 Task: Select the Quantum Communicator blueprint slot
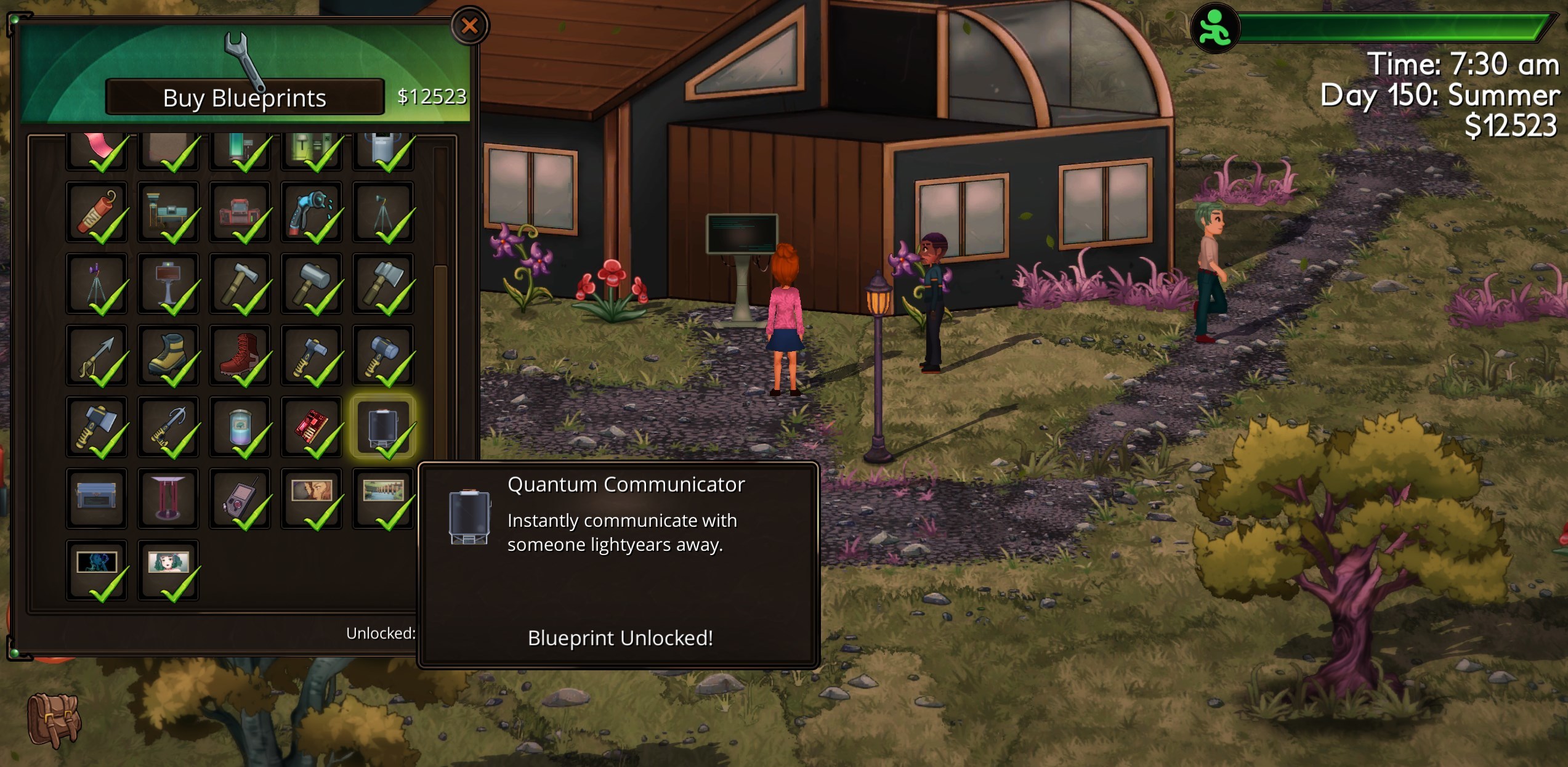point(382,427)
